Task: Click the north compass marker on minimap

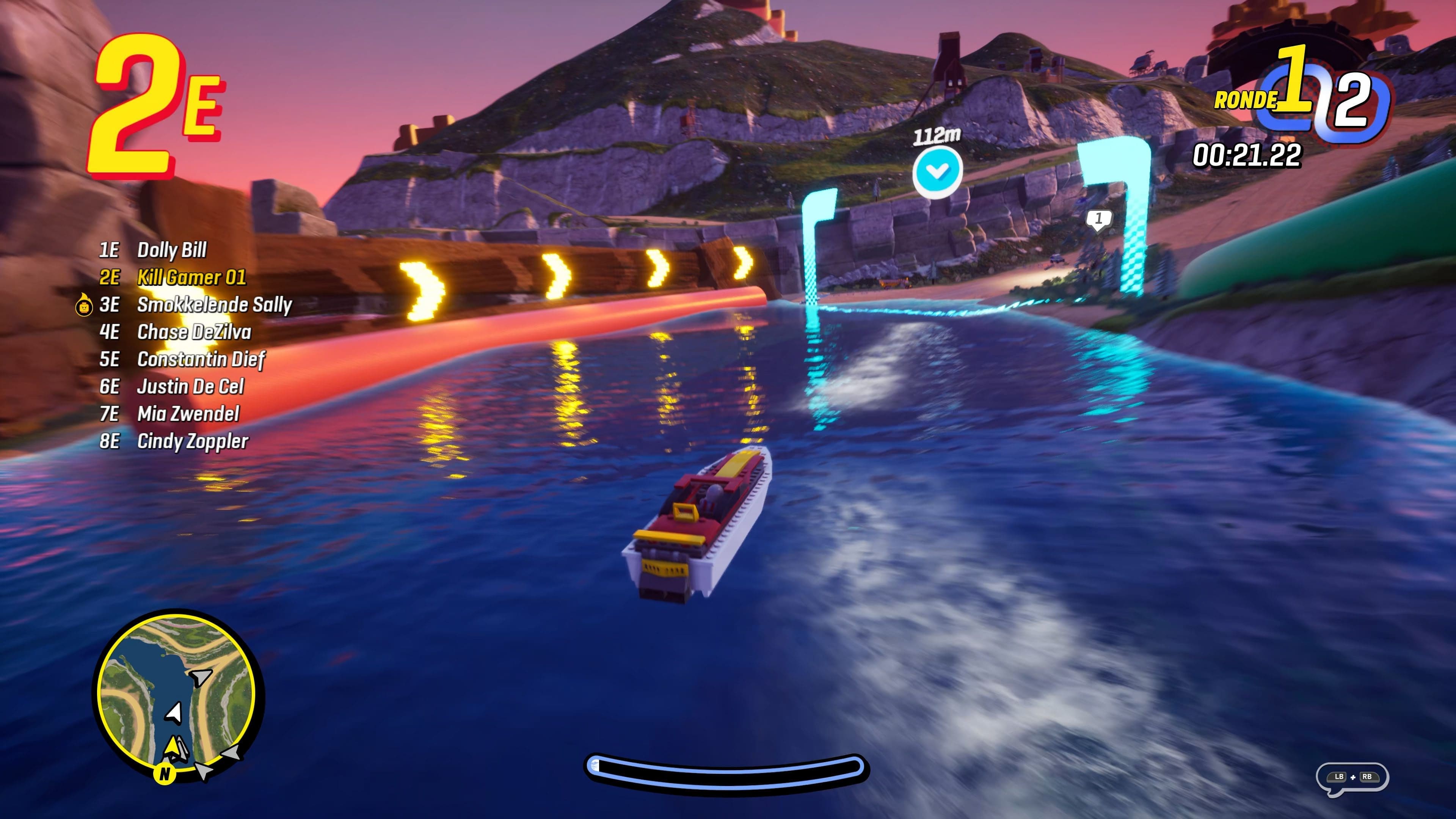Action: tap(165, 774)
